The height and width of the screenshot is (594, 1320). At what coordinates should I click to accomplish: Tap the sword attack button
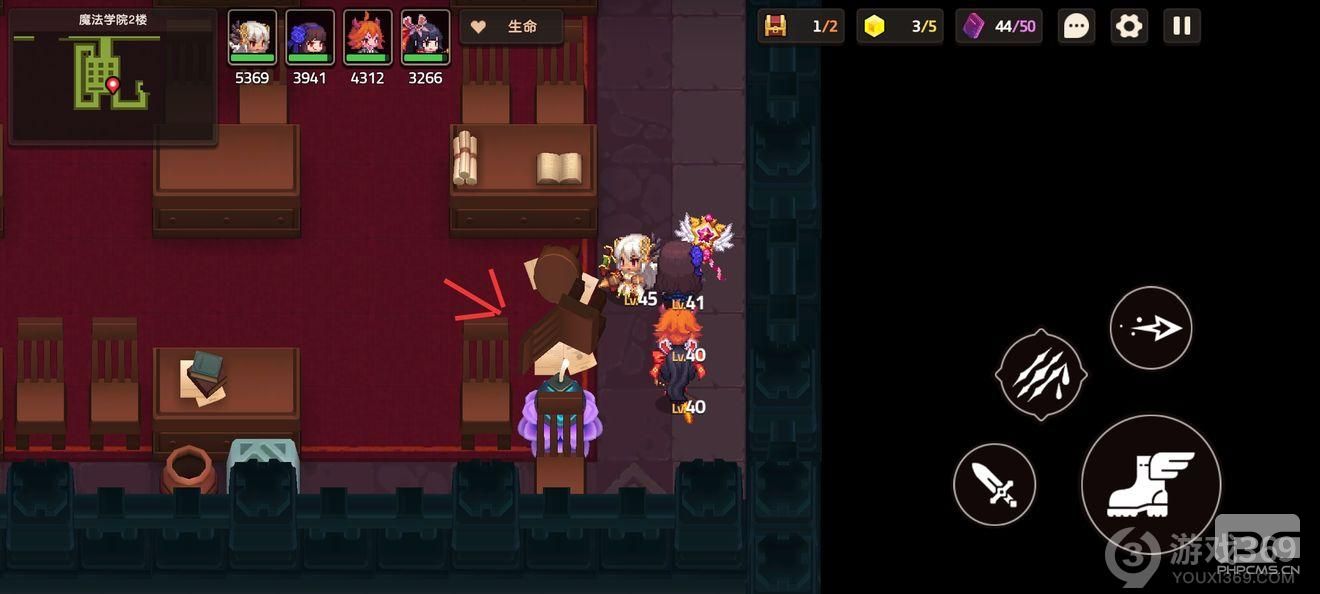coord(994,485)
